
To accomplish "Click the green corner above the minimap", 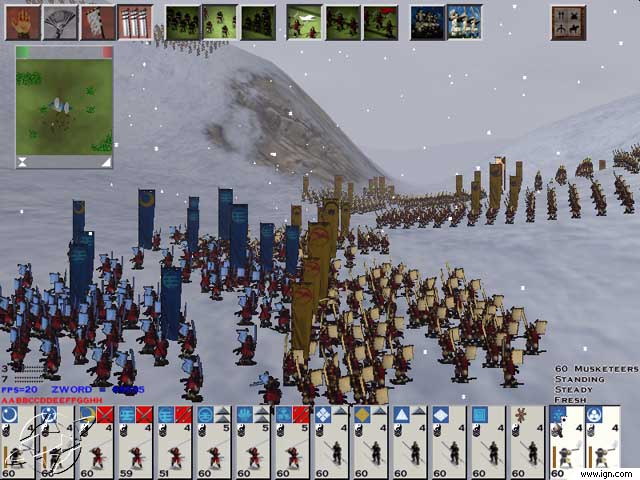I will point(22,51).
